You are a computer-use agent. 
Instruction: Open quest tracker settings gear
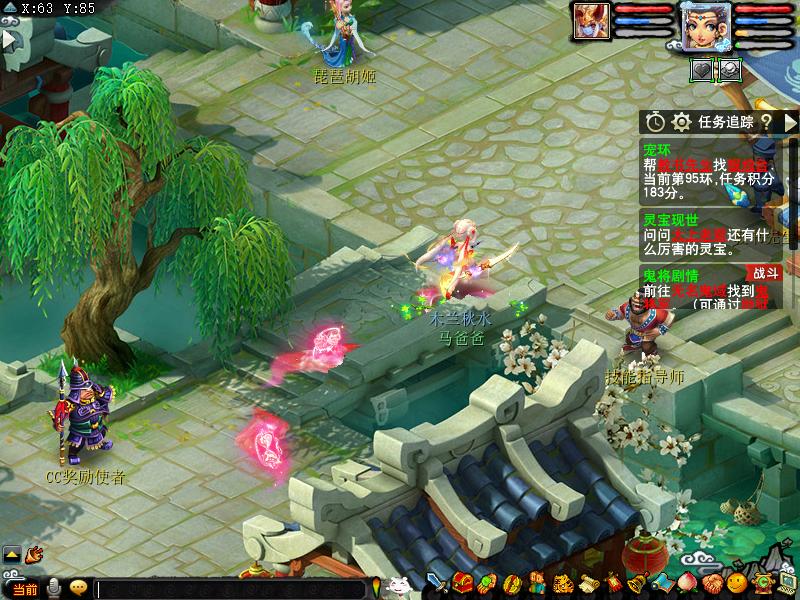click(x=681, y=121)
